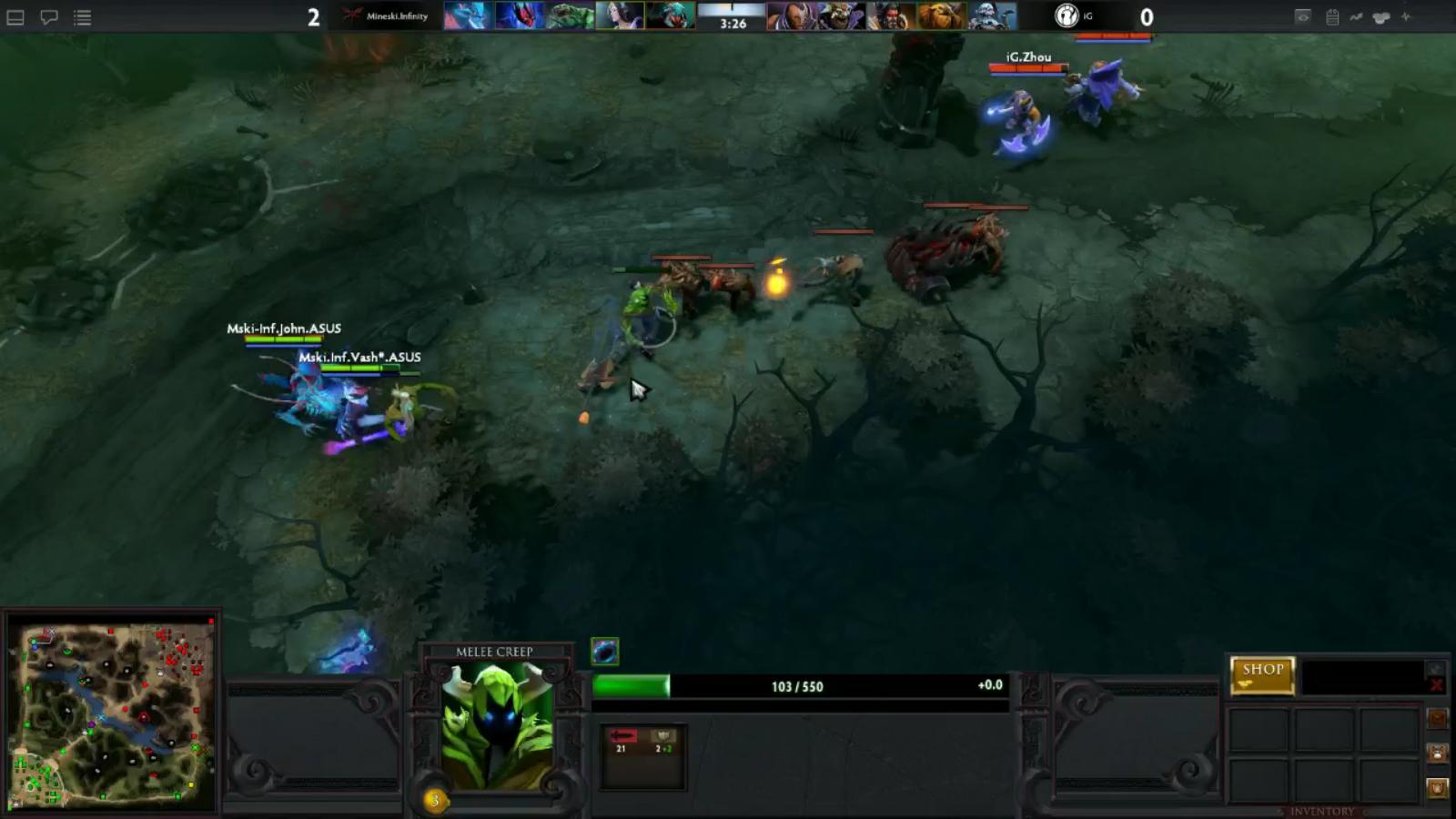Select the combat events pulse icon top-right
This screenshot has height=819, width=1456.
(1406, 17)
